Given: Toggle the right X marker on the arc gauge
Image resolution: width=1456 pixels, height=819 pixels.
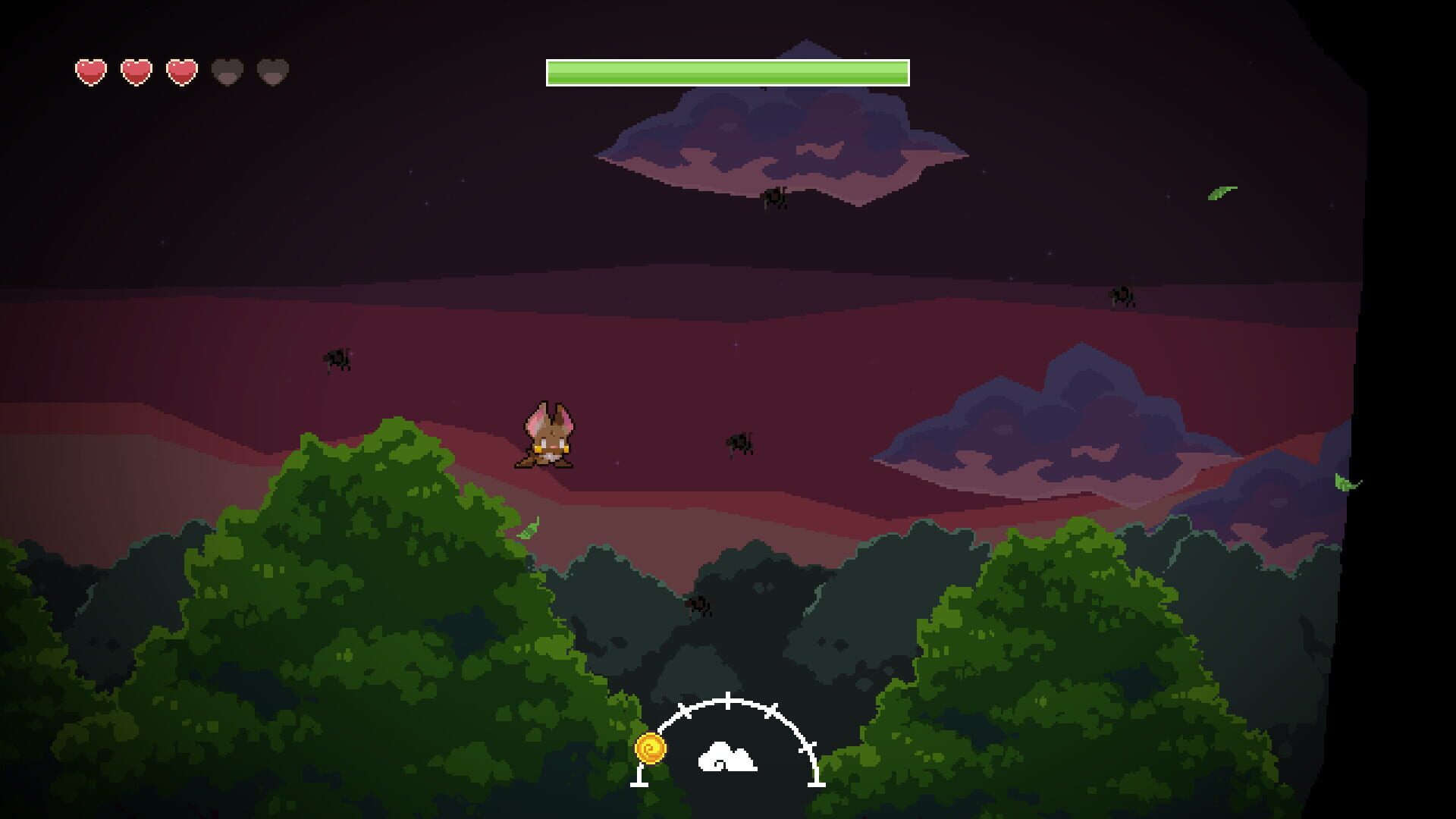Looking at the screenshot, I should 773,711.
